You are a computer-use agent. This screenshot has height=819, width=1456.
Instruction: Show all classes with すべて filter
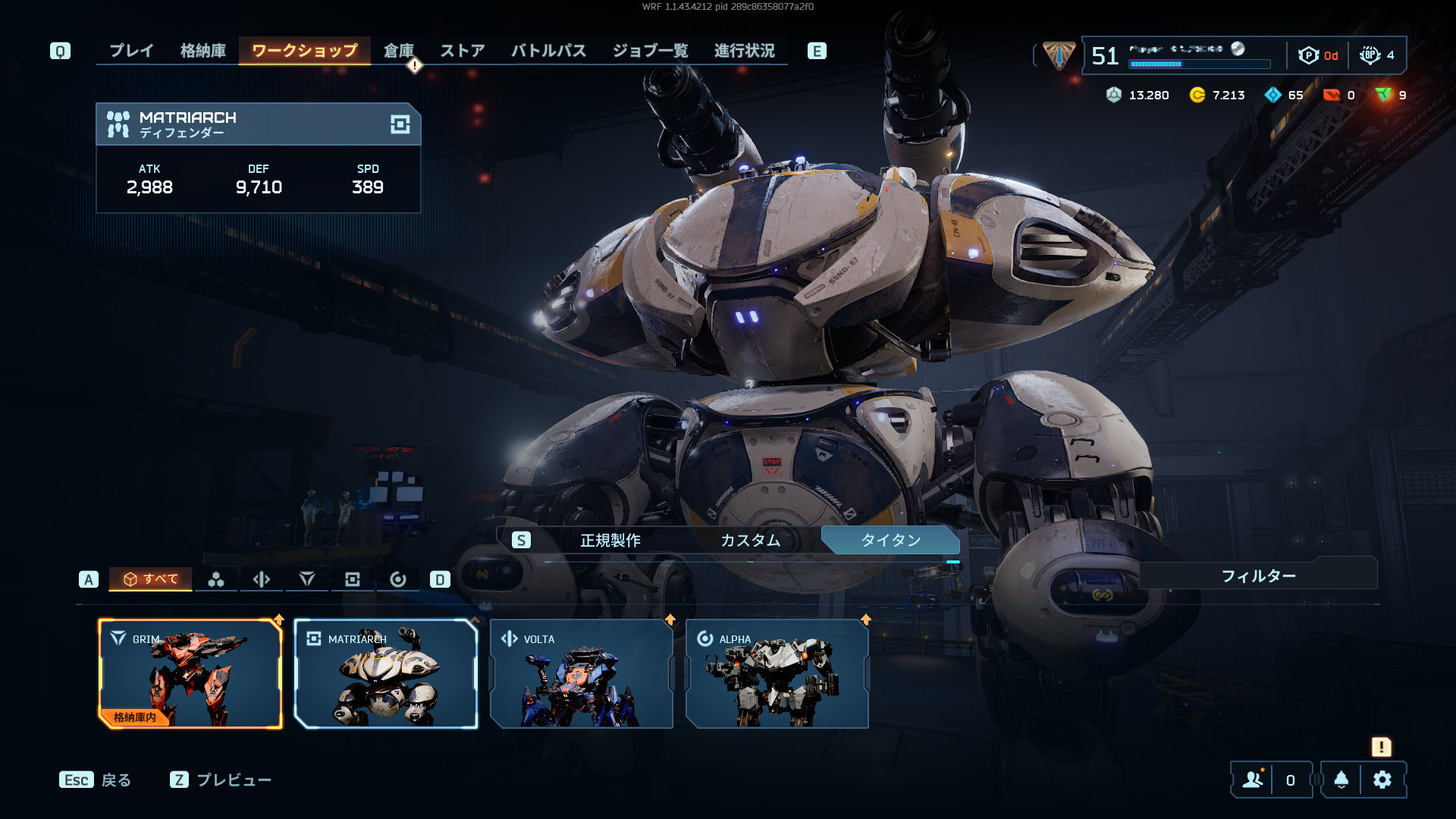coord(151,579)
